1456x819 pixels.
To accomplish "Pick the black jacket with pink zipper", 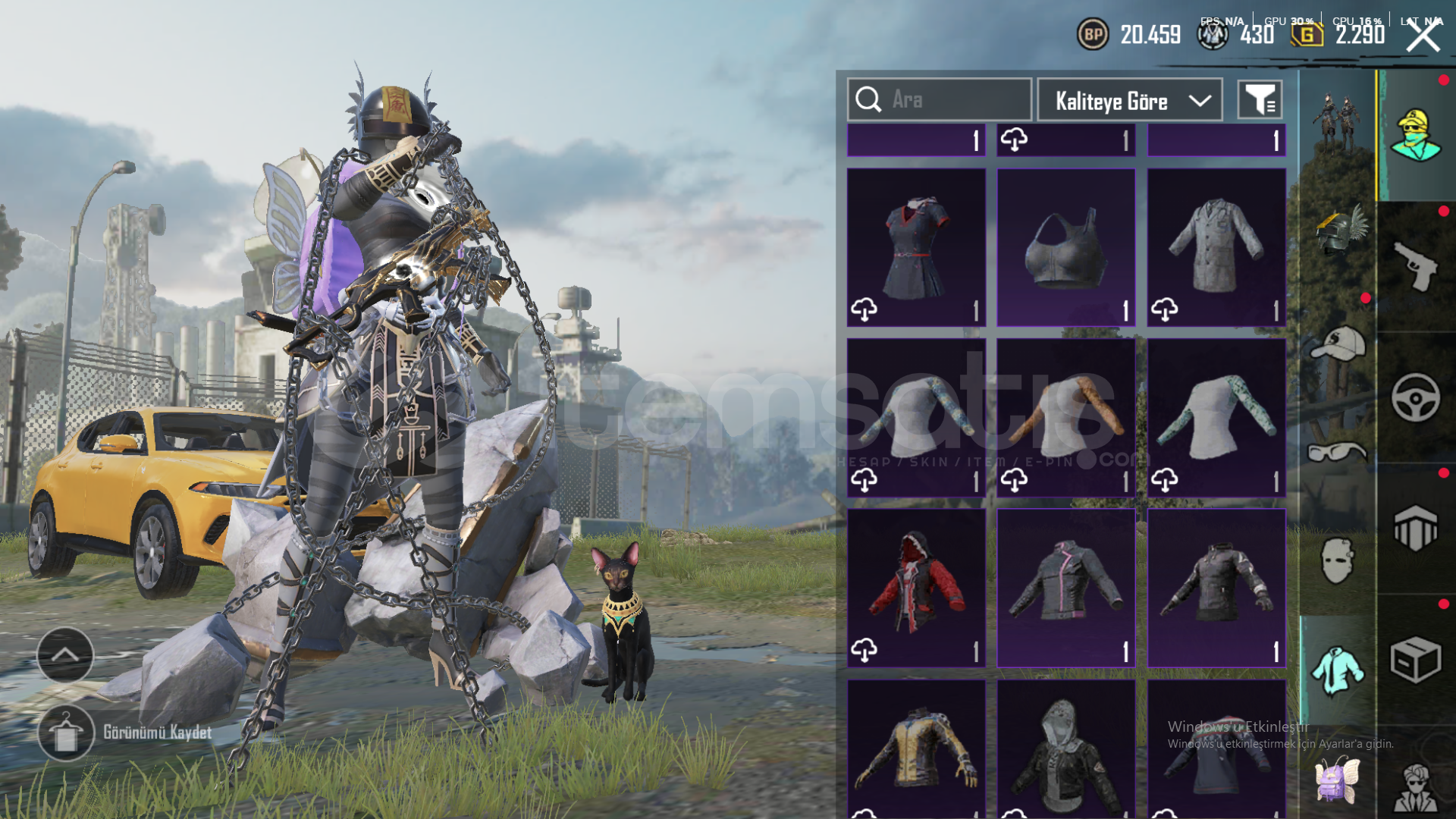I will click(x=1065, y=588).
